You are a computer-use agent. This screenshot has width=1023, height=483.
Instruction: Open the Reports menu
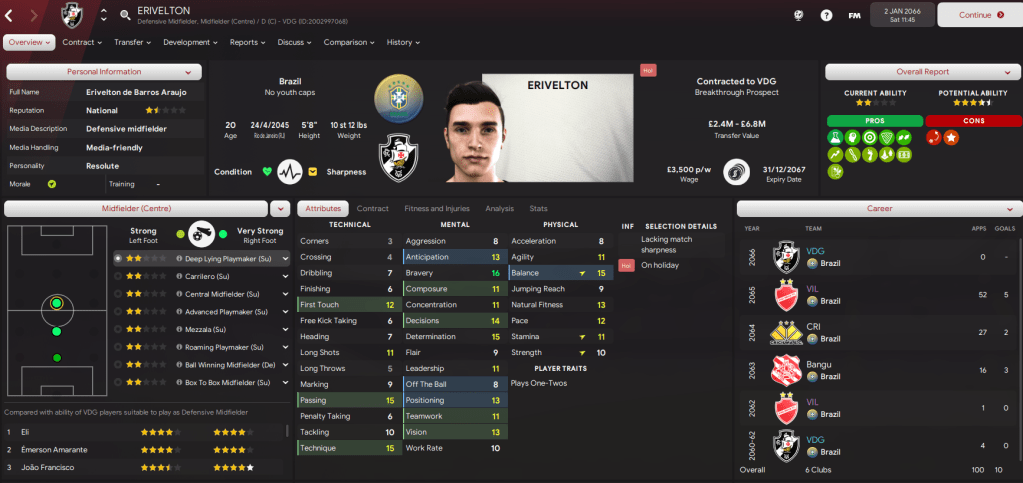tap(248, 43)
